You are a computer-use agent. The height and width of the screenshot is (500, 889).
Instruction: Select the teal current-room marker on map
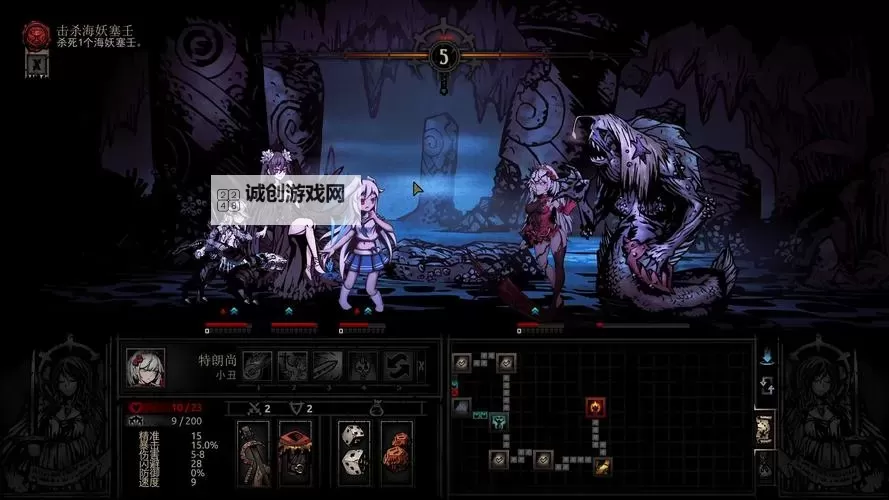click(497, 423)
